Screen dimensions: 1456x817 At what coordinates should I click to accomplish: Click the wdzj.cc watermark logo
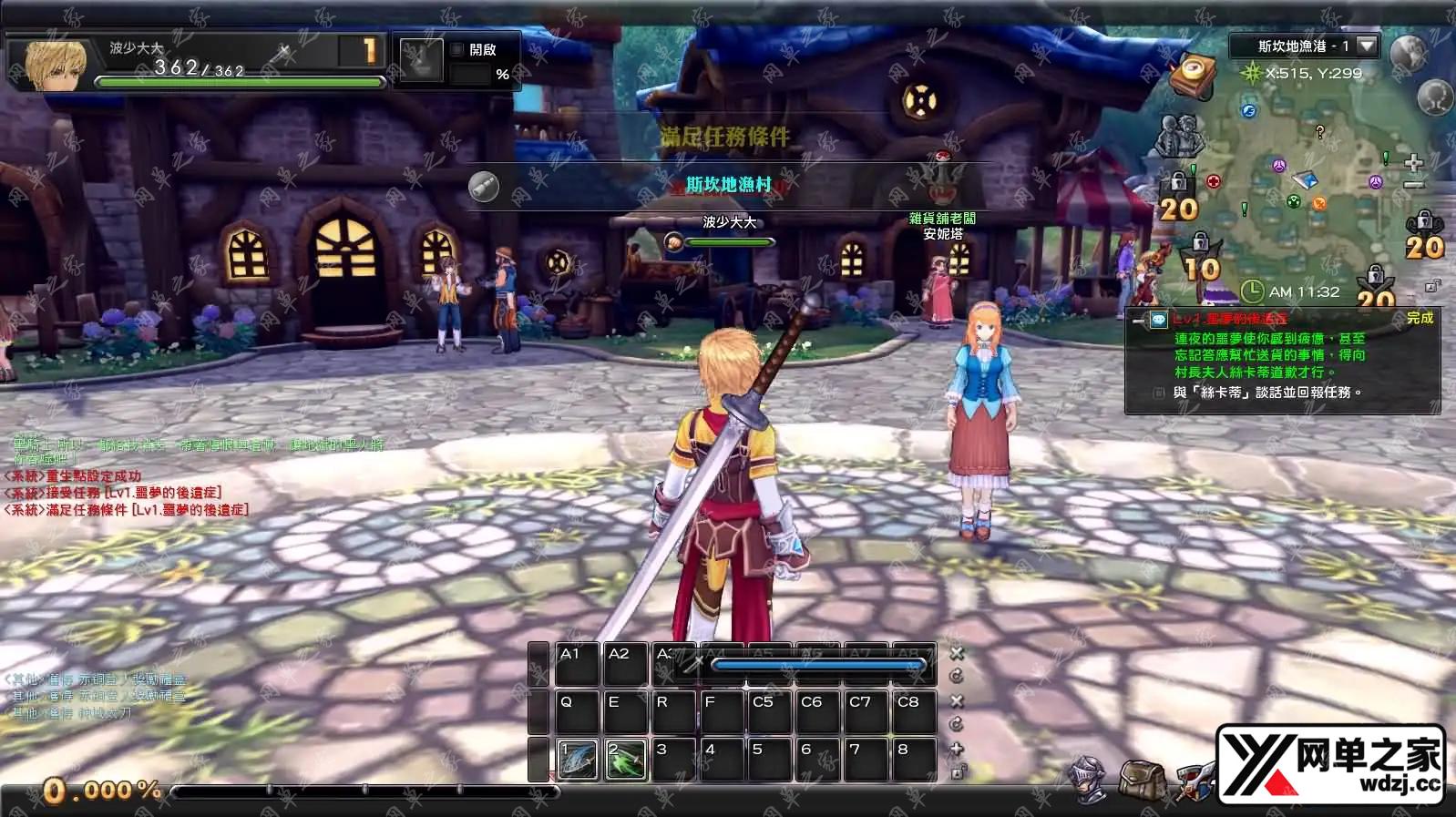(x=1331, y=765)
